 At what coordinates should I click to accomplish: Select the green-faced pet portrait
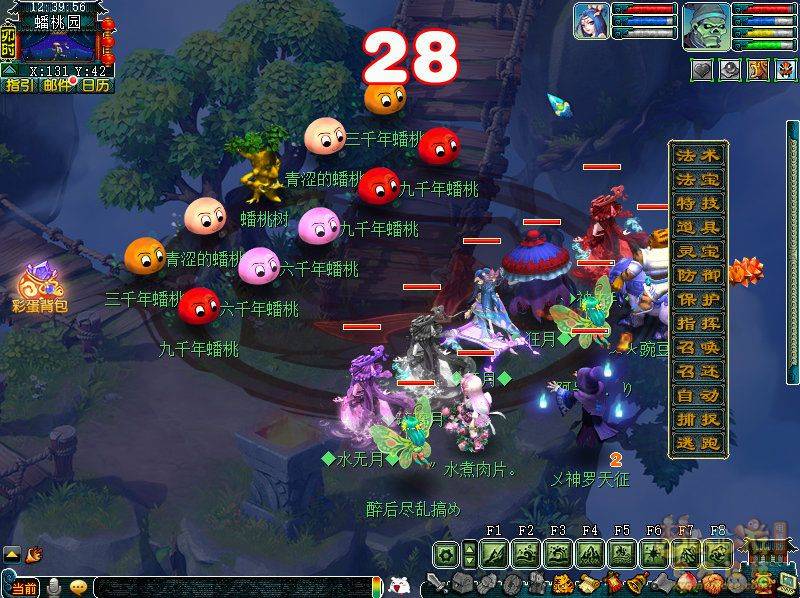pos(706,24)
